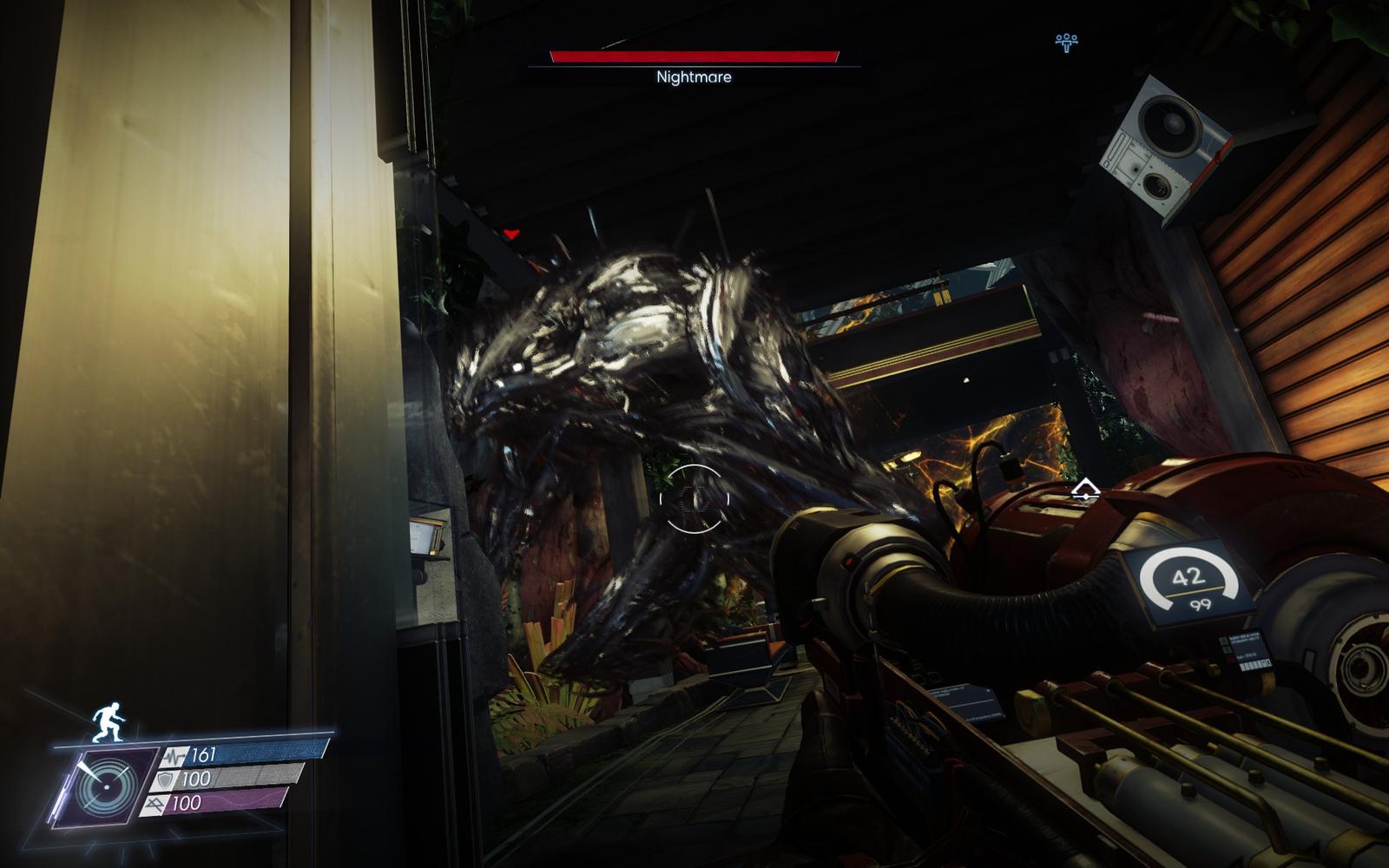Select the circular radar dial icon
Viewport: 1389px width, 868px height.
pyautogui.click(x=106, y=786)
